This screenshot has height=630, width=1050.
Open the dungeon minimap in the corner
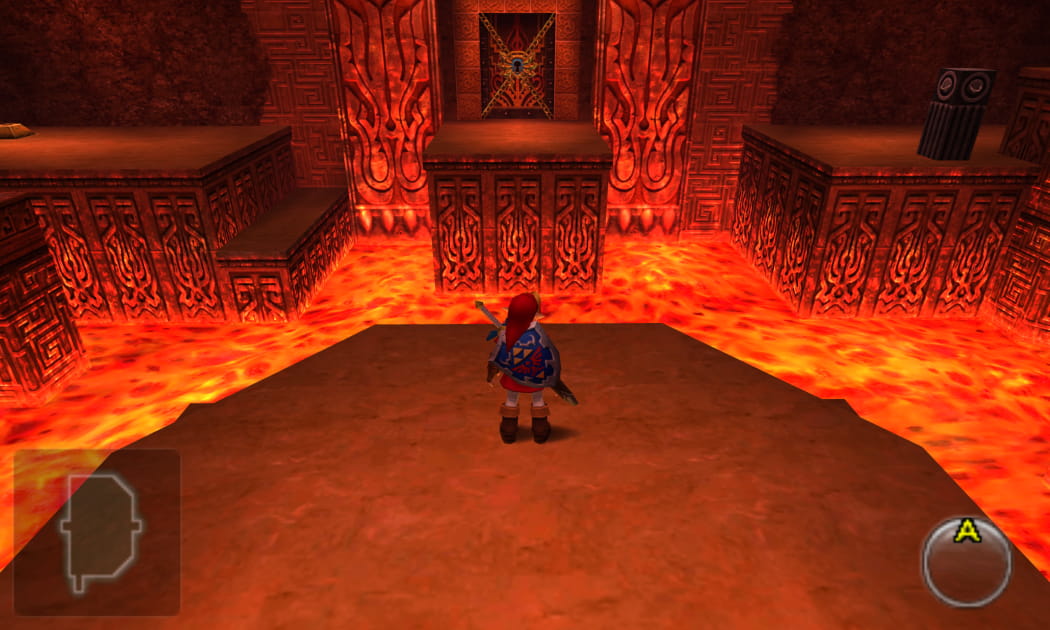point(97,532)
